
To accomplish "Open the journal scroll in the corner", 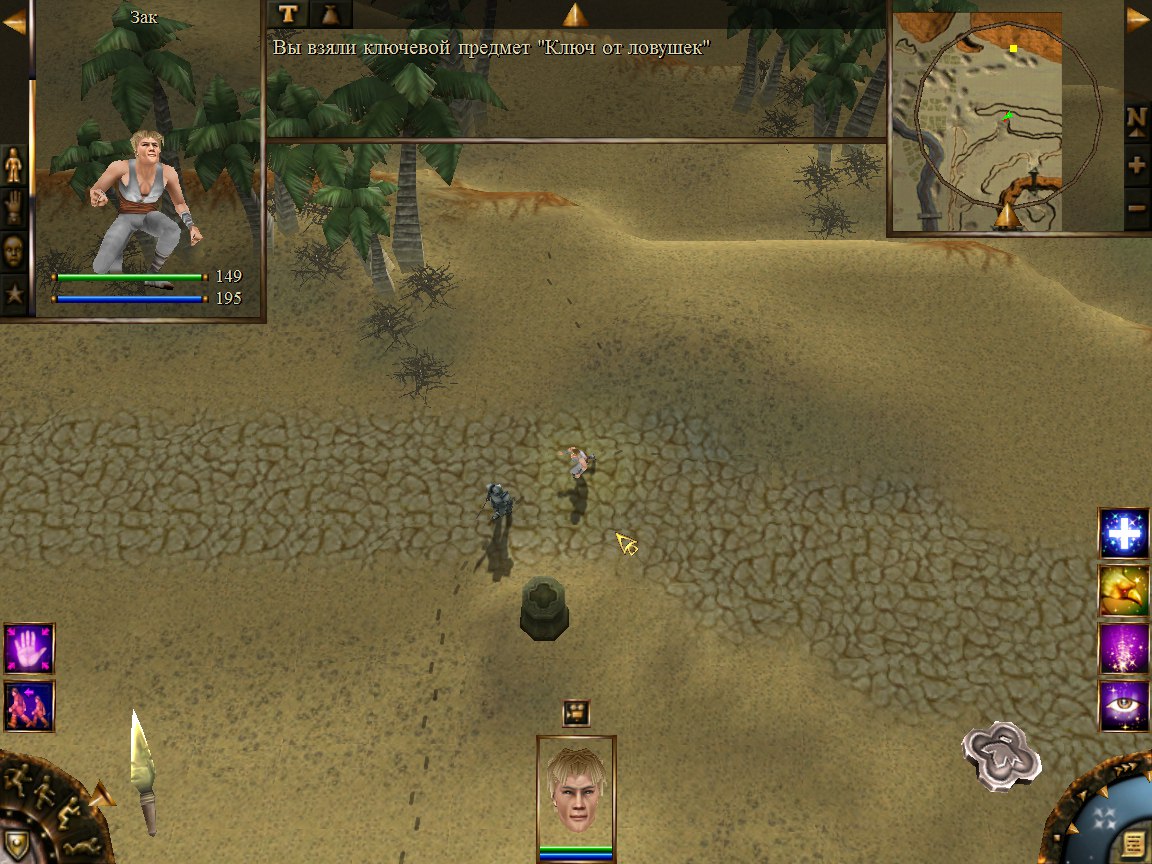I will (x=1133, y=840).
